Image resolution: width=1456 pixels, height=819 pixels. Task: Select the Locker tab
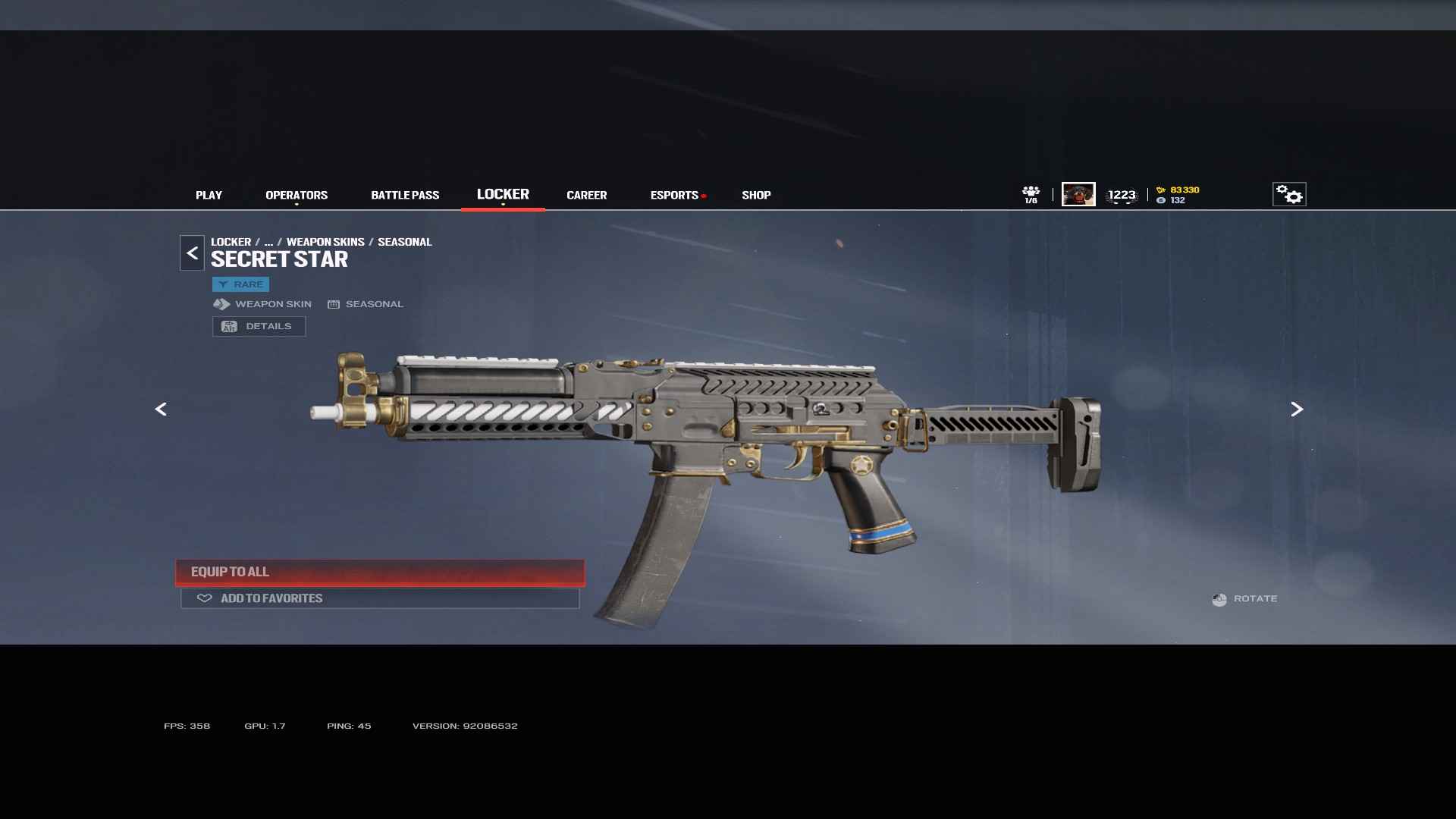coord(503,194)
